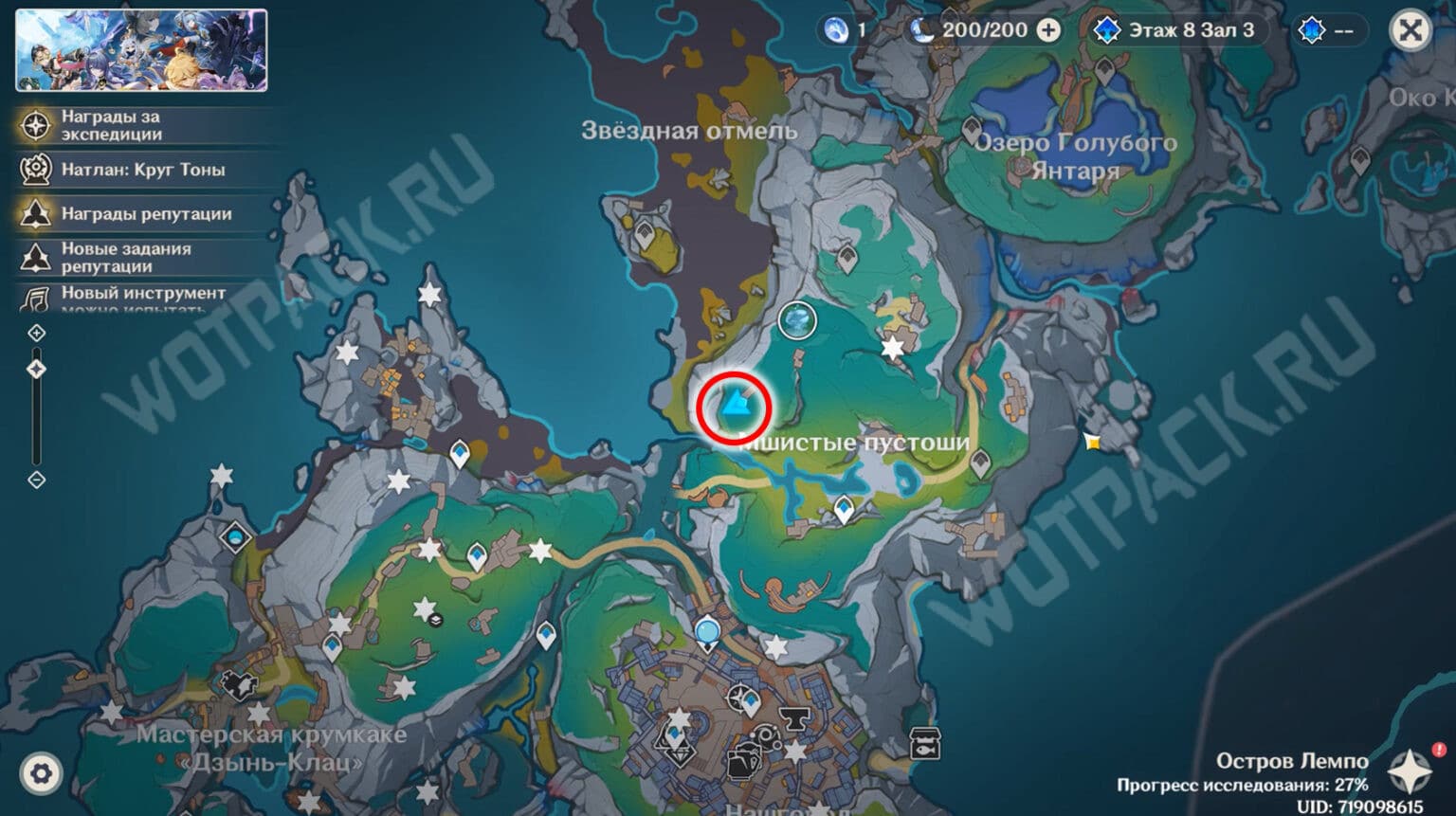Click the reputation rewards emblem icon
This screenshot has width=1456, height=816.
35,214
